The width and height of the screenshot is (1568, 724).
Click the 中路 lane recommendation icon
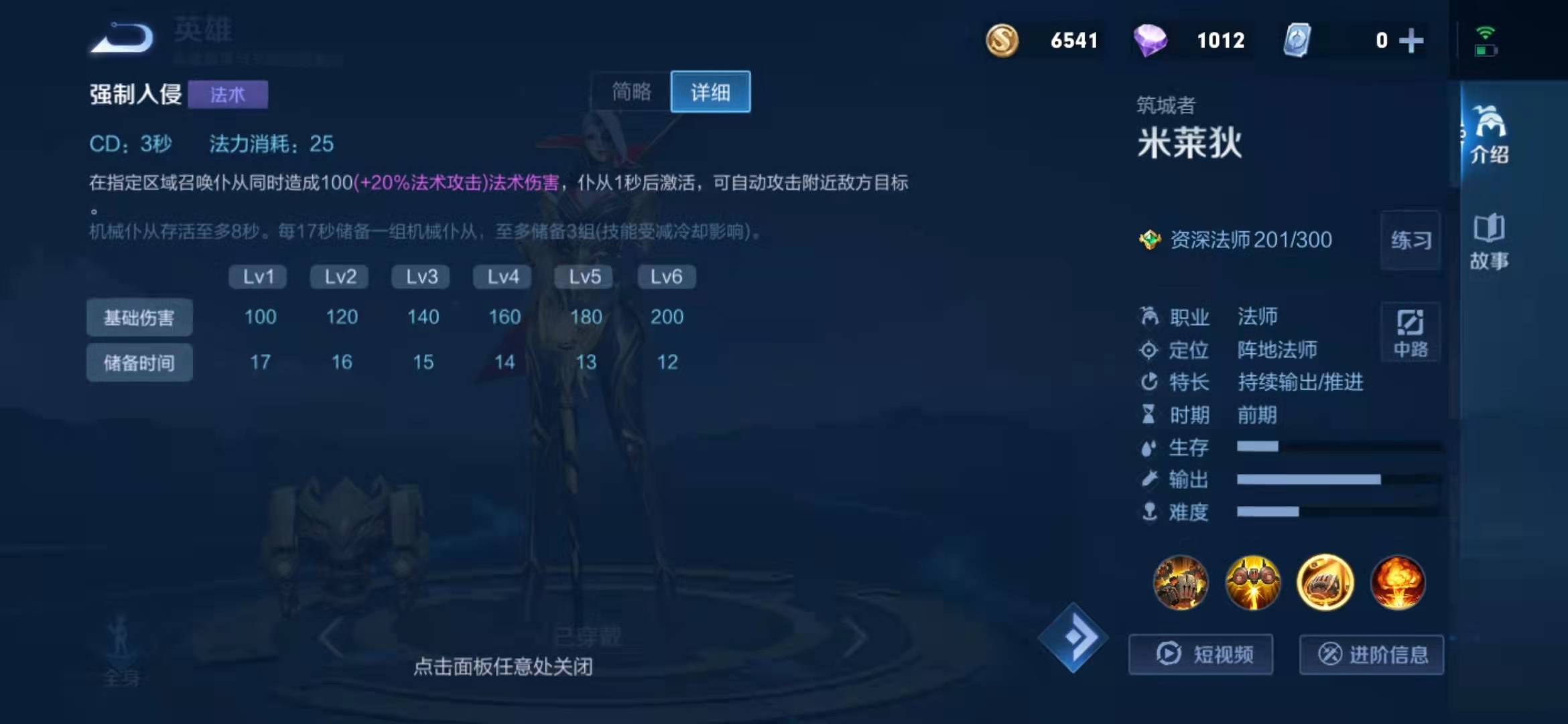(x=1410, y=333)
